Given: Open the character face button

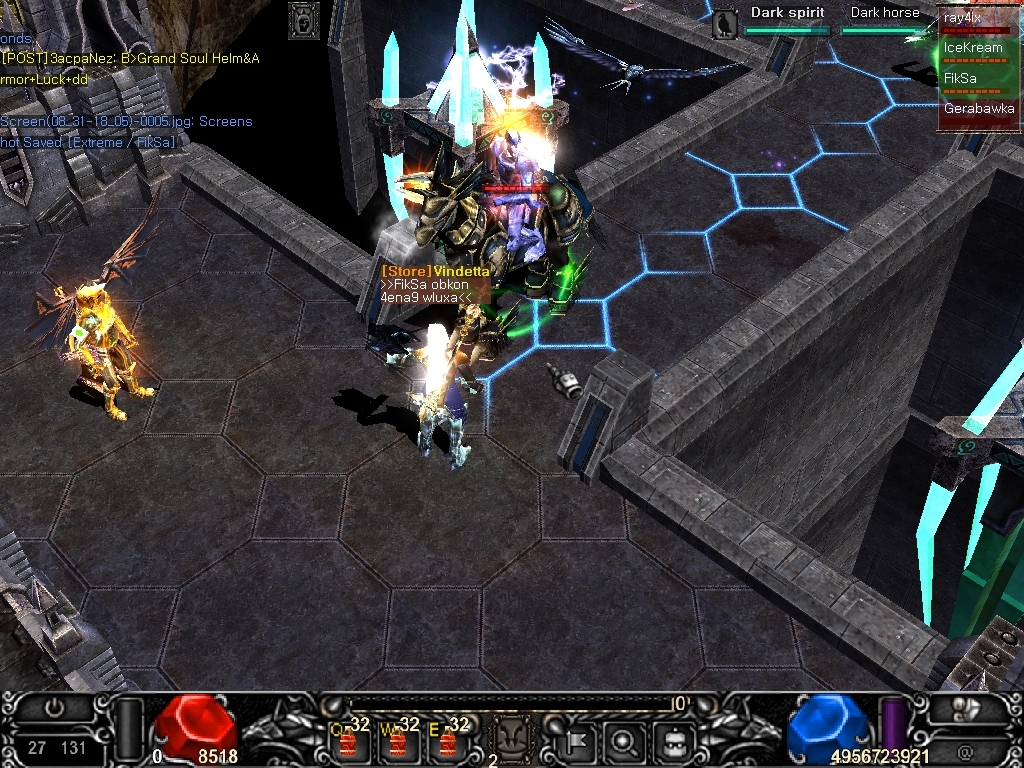Looking at the screenshot, I should 673,741.
